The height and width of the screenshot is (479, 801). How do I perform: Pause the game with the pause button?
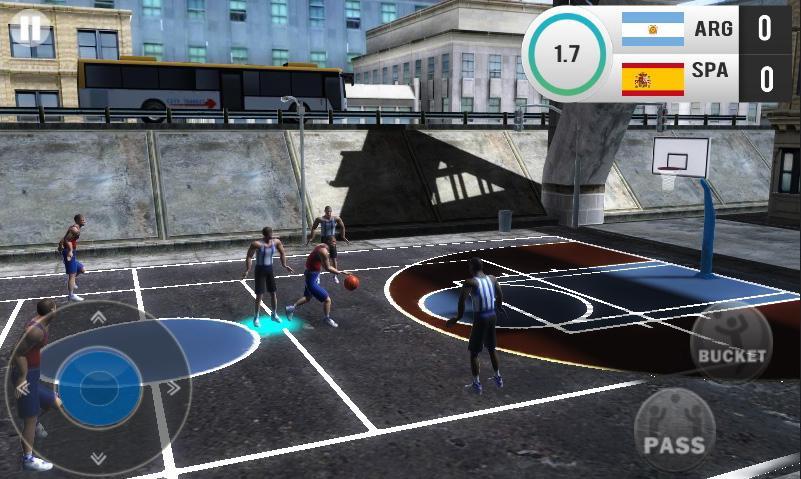(31, 30)
